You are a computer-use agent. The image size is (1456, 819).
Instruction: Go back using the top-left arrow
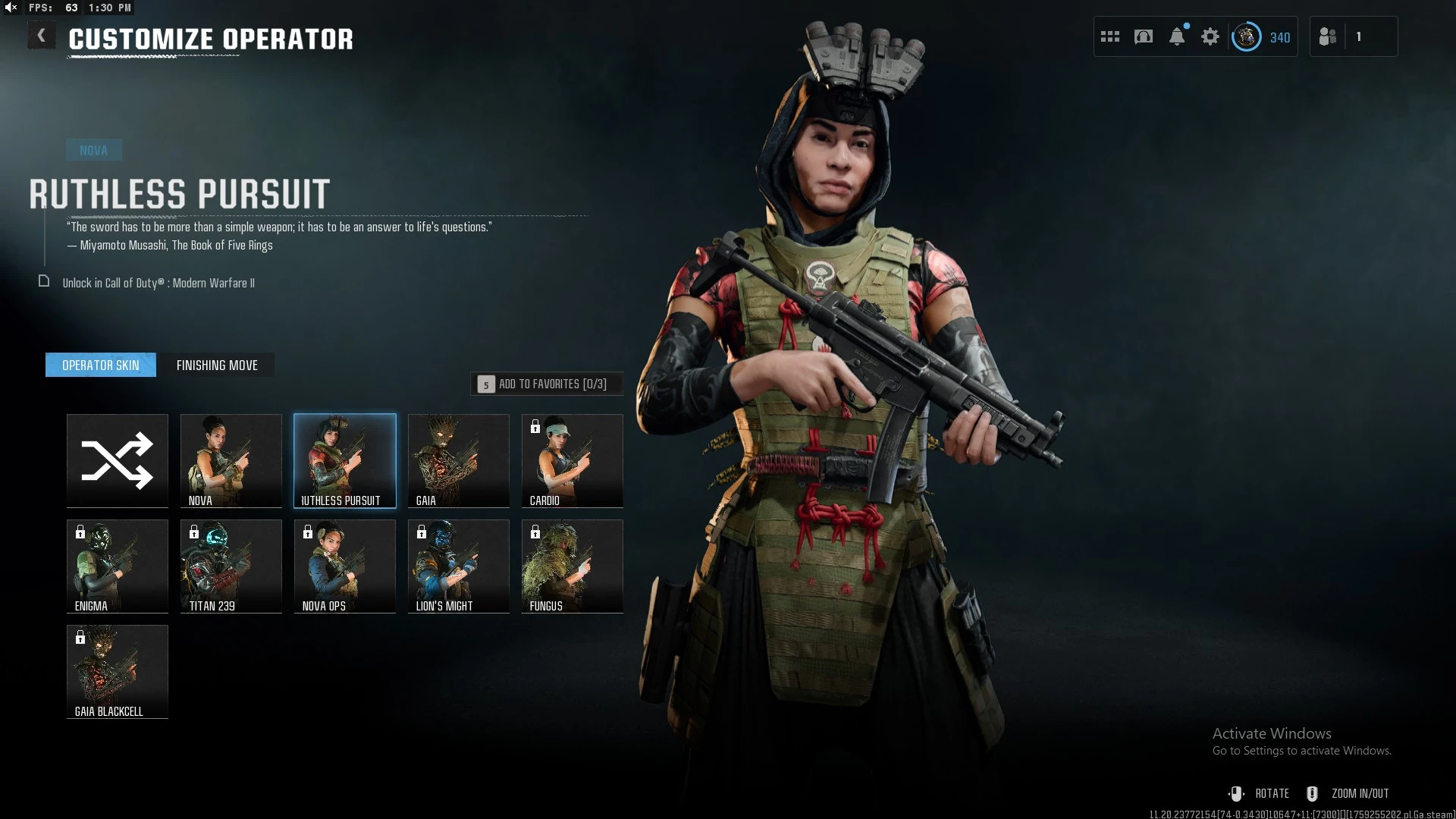click(x=42, y=36)
